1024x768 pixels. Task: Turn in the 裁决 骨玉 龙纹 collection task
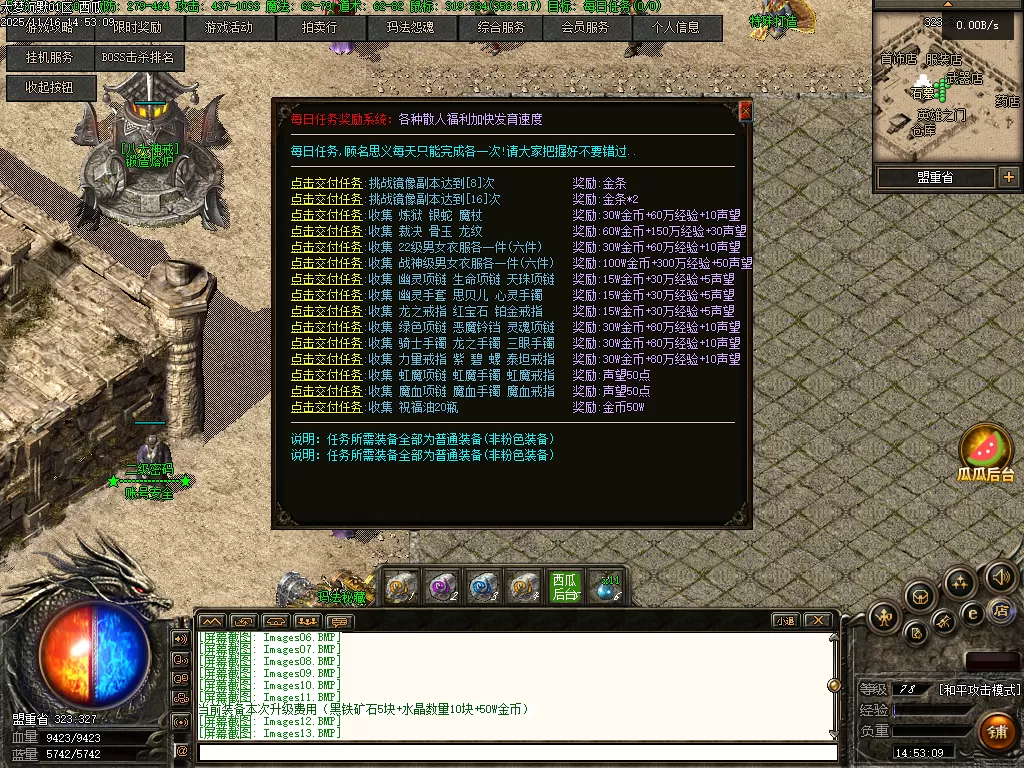coord(327,231)
